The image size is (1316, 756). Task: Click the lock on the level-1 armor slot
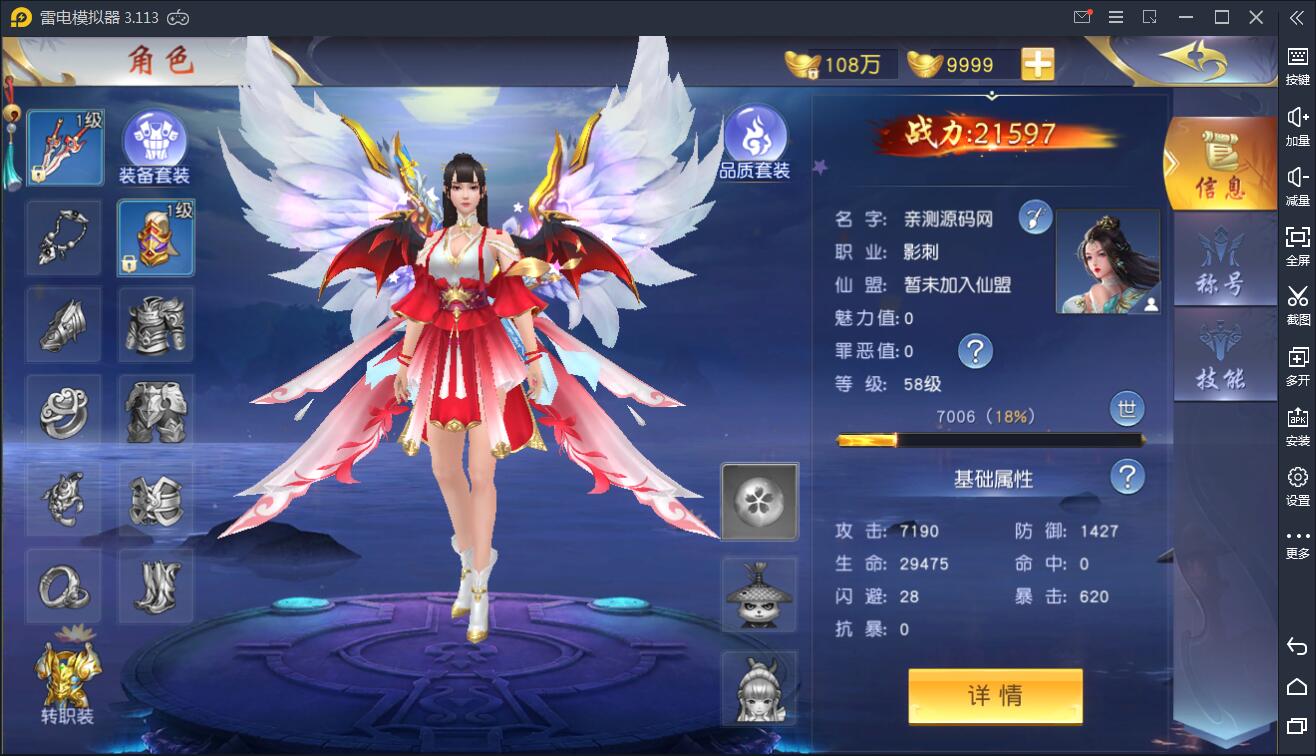129,260
